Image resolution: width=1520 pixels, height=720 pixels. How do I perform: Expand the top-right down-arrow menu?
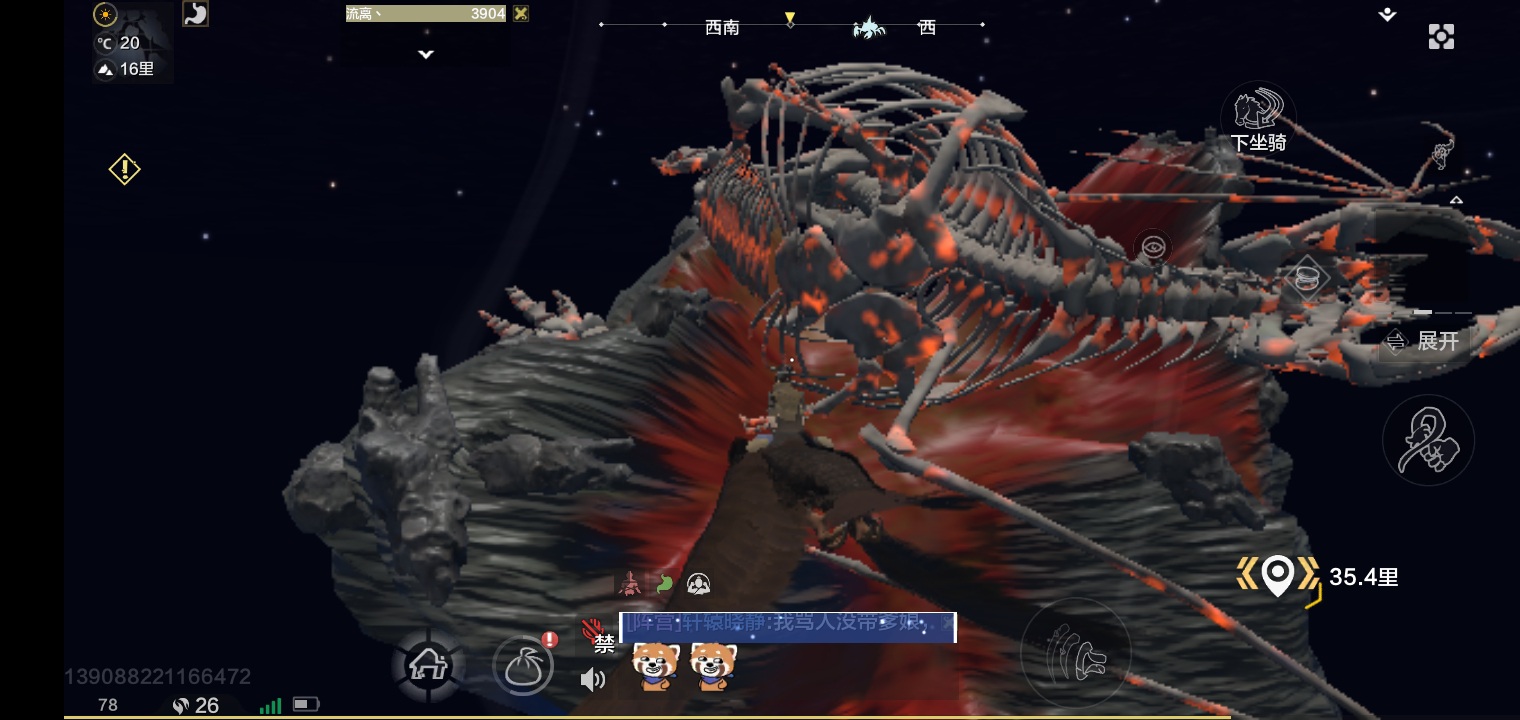click(x=1387, y=15)
